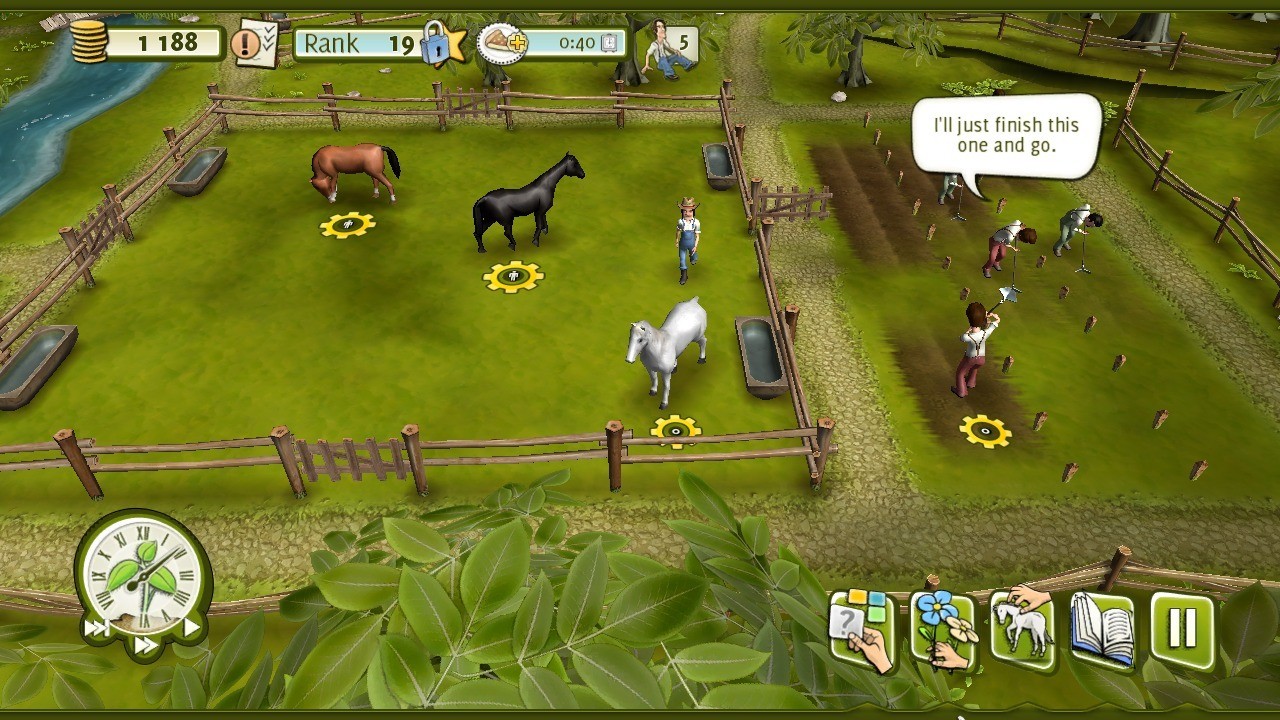Open the white horse placement menu
Viewport: 1280px width, 720px height.
pos(1022,628)
